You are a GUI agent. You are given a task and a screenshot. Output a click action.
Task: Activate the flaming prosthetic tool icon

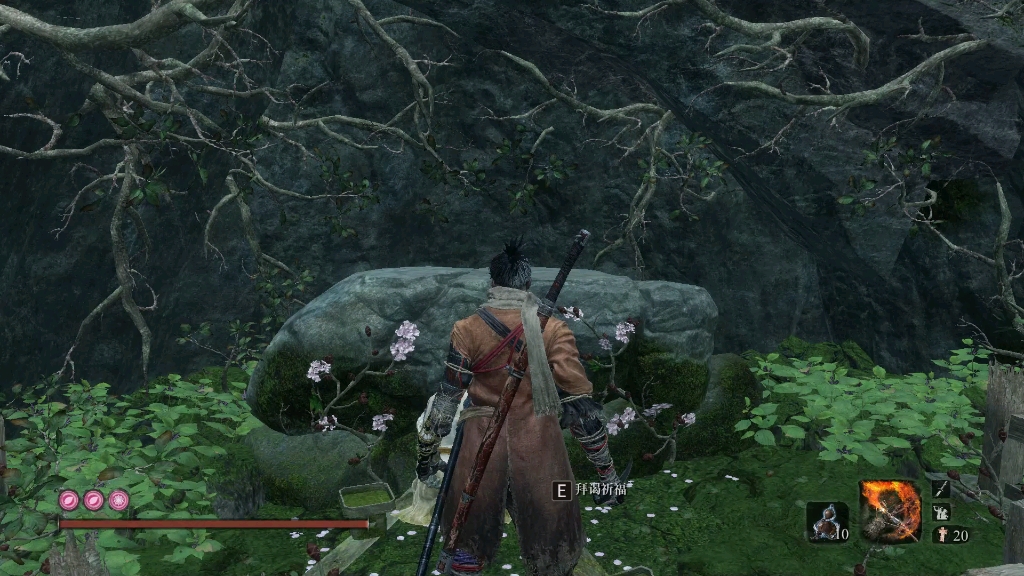click(889, 511)
